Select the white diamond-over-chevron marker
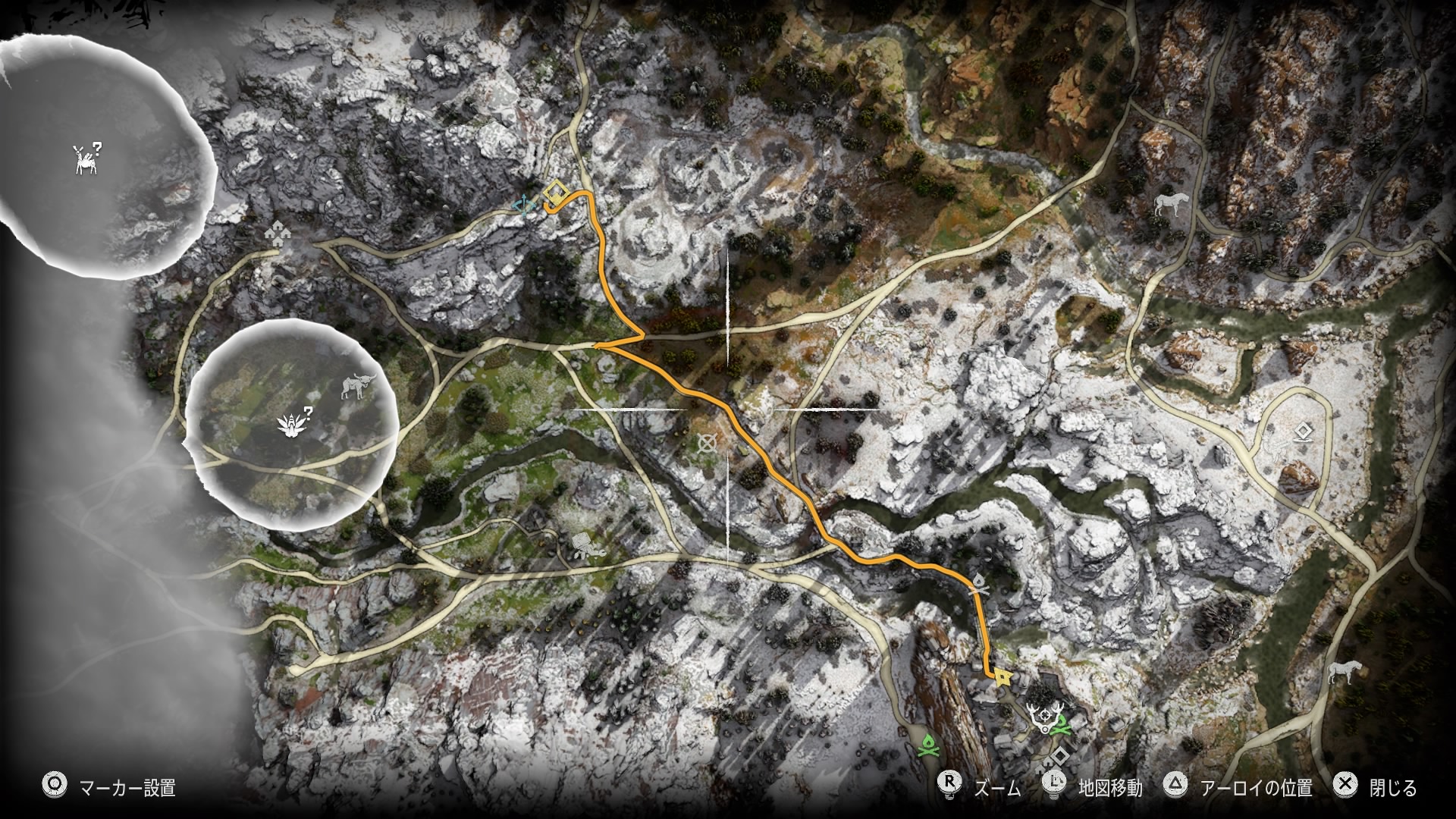The image size is (1456, 819). coord(1303,433)
